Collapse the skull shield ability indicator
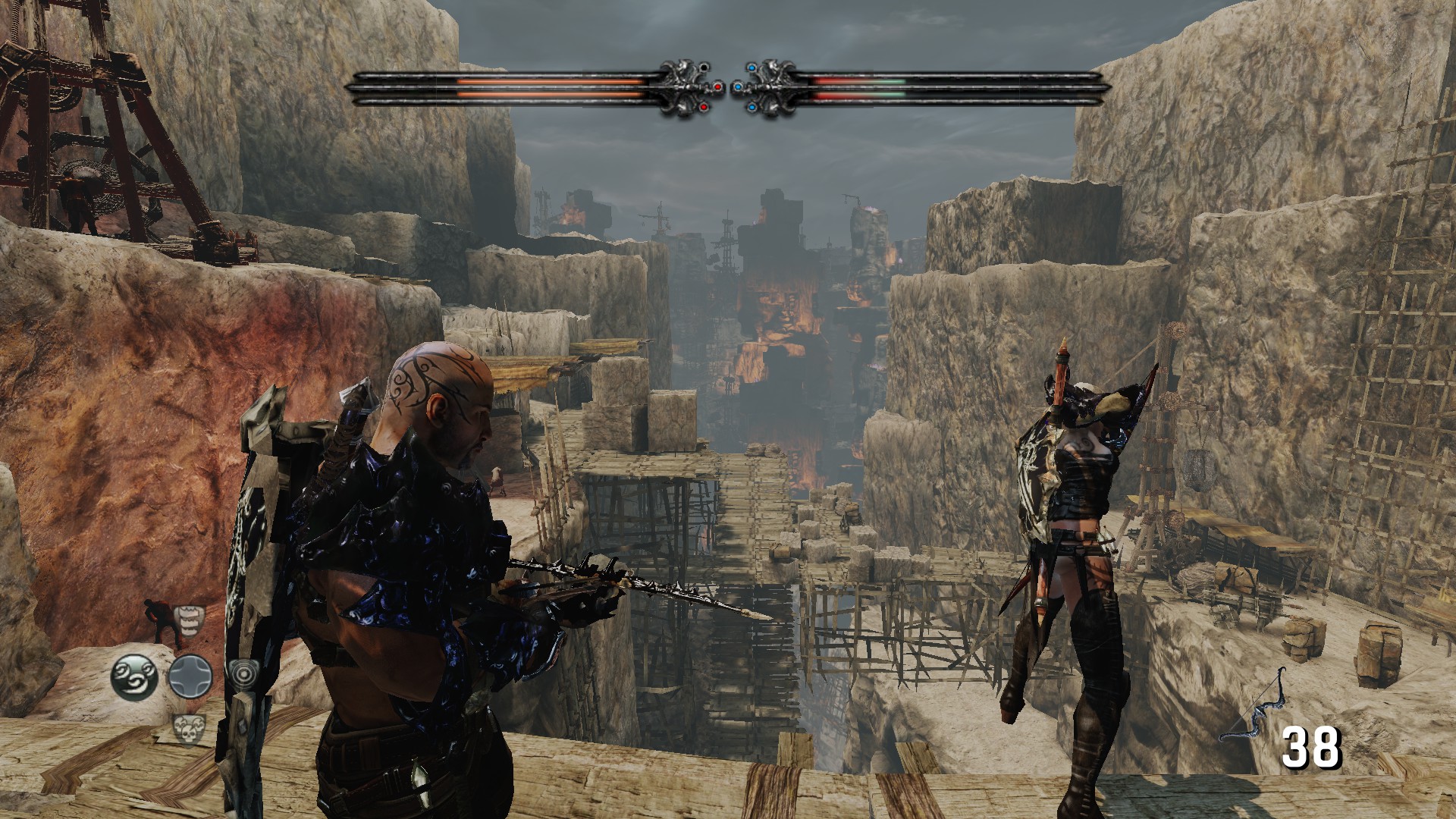 click(x=190, y=730)
